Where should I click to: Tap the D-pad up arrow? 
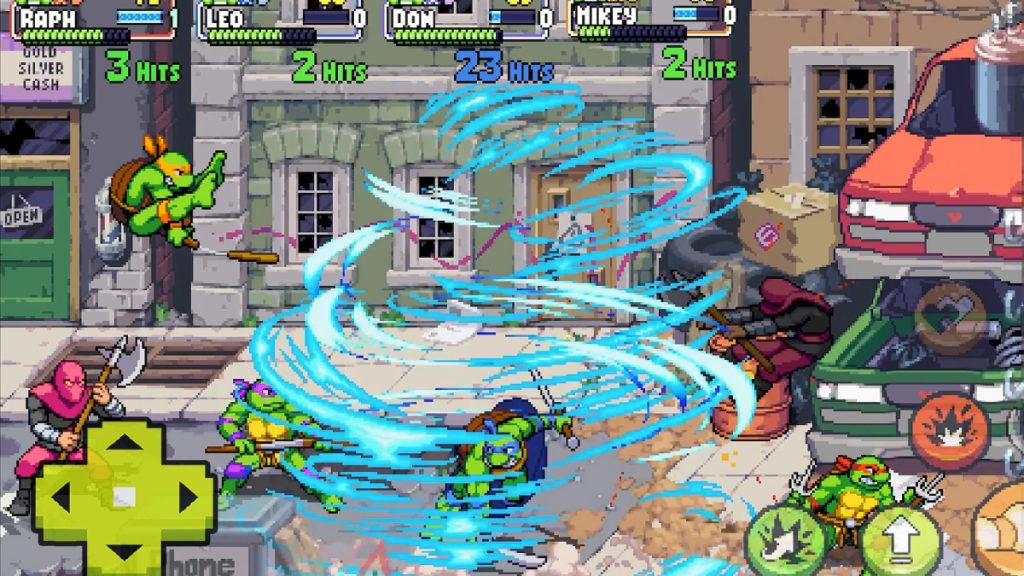point(123,448)
